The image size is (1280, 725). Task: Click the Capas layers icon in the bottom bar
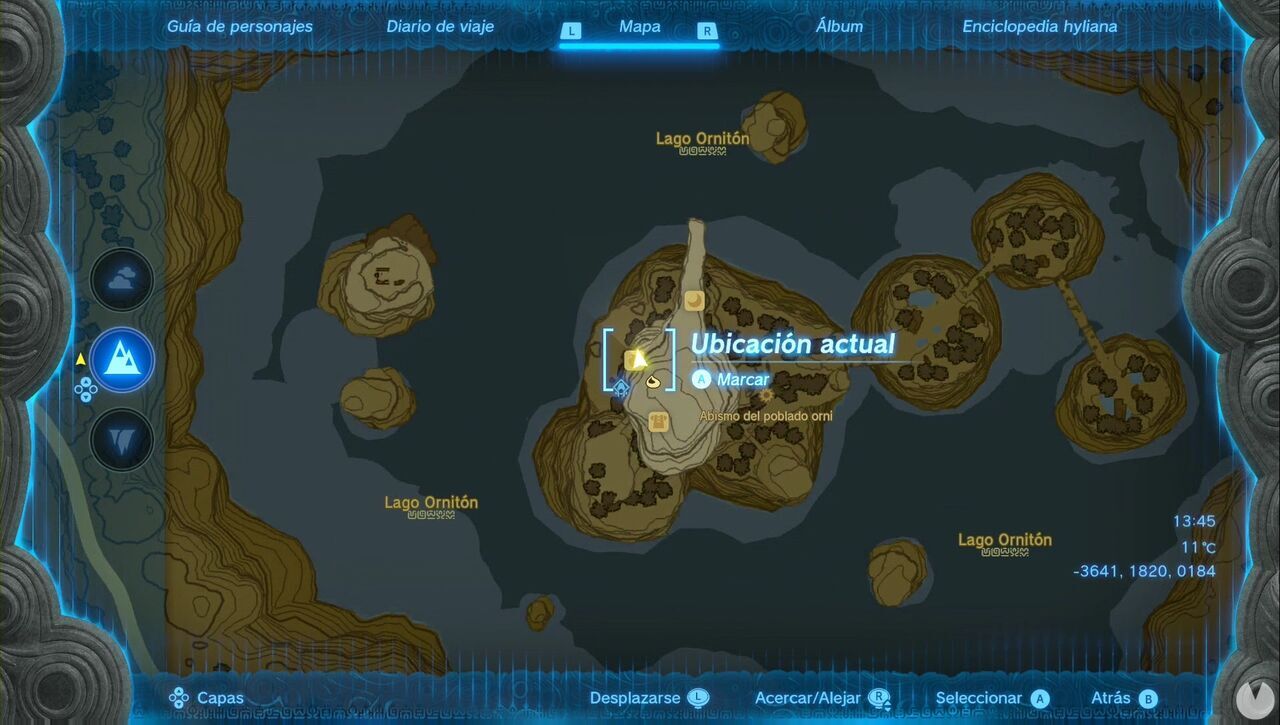coord(180,697)
